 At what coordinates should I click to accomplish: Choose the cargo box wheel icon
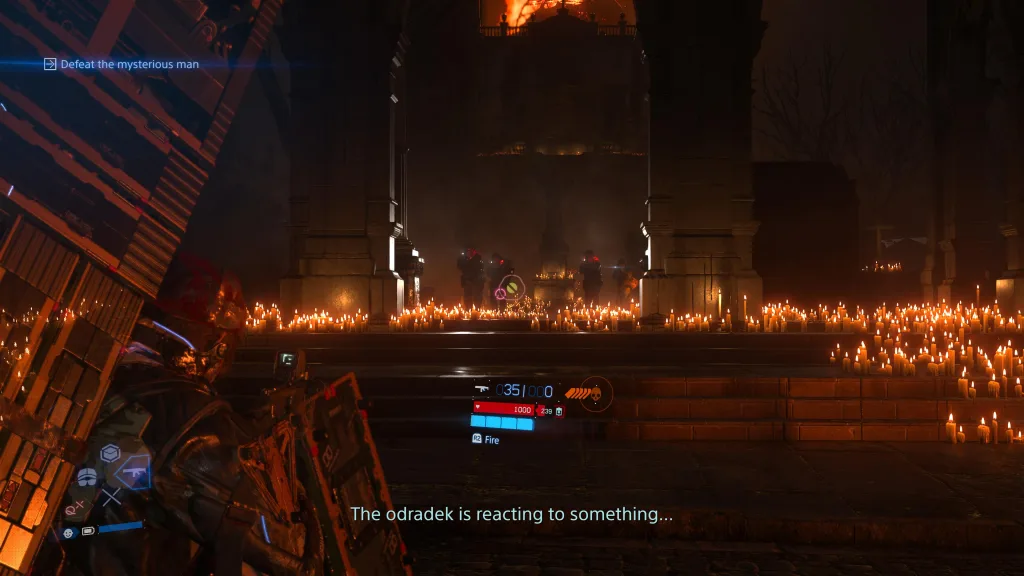(110, 451)
